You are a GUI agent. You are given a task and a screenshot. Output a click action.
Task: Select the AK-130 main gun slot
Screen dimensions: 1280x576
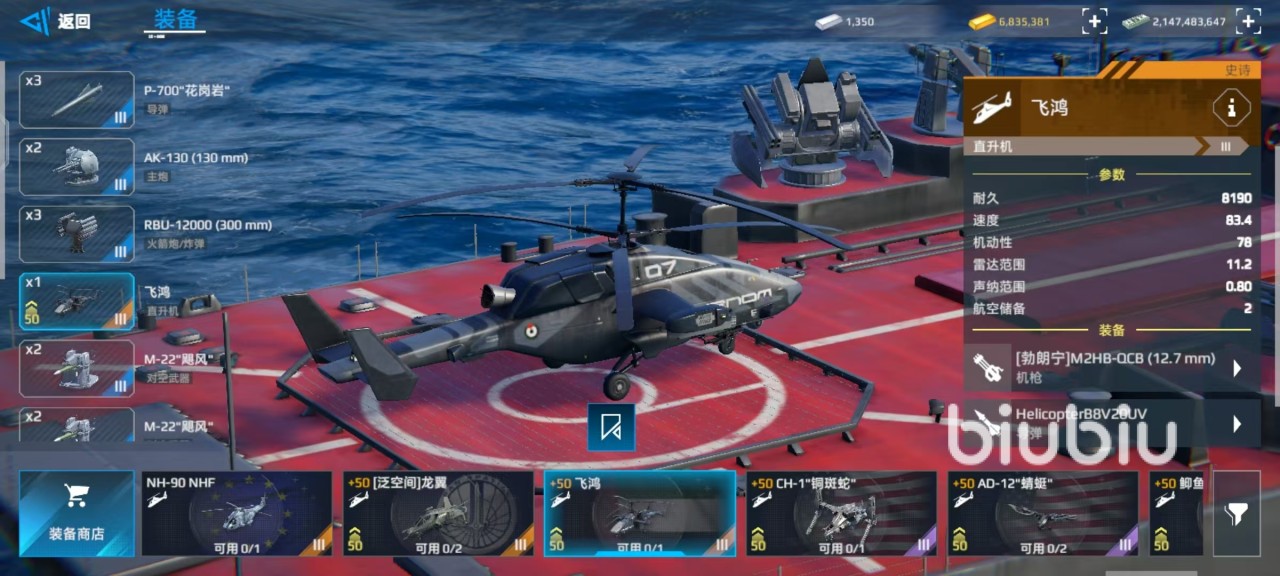(x=77, y=166)
